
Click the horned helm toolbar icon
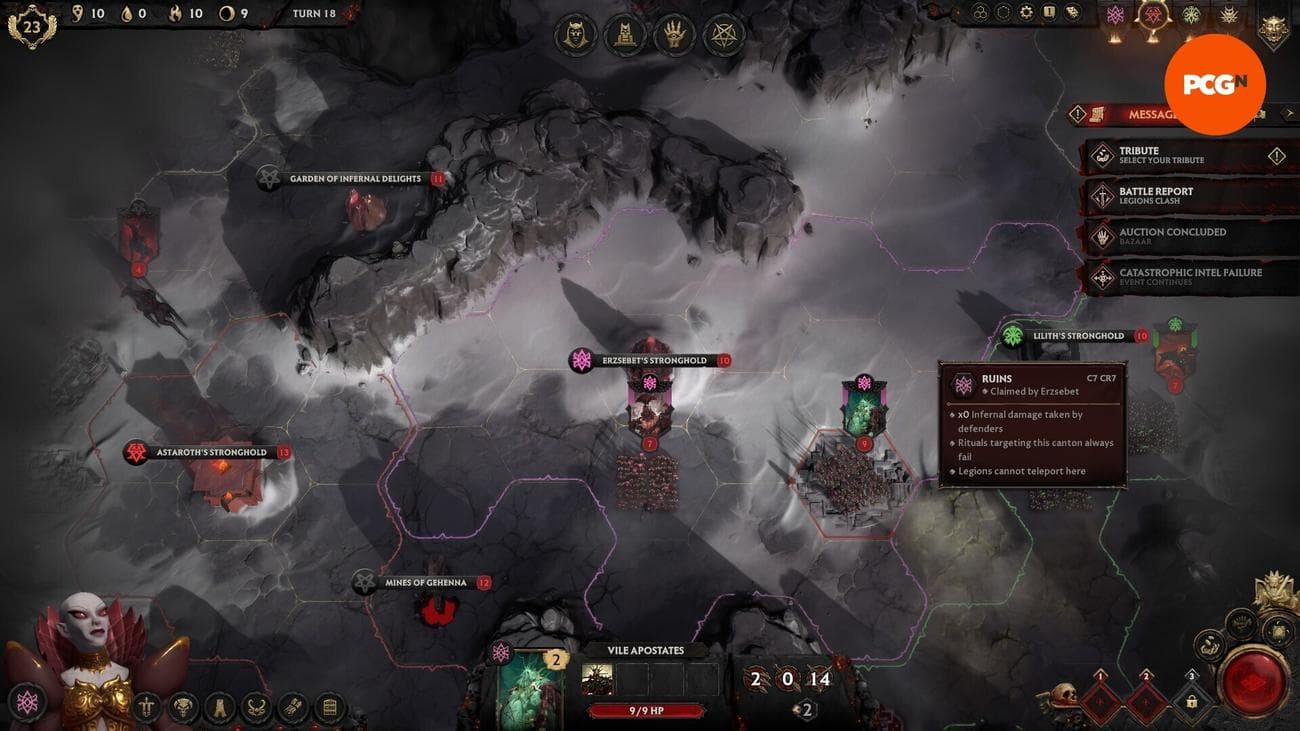tap(257, 708)
